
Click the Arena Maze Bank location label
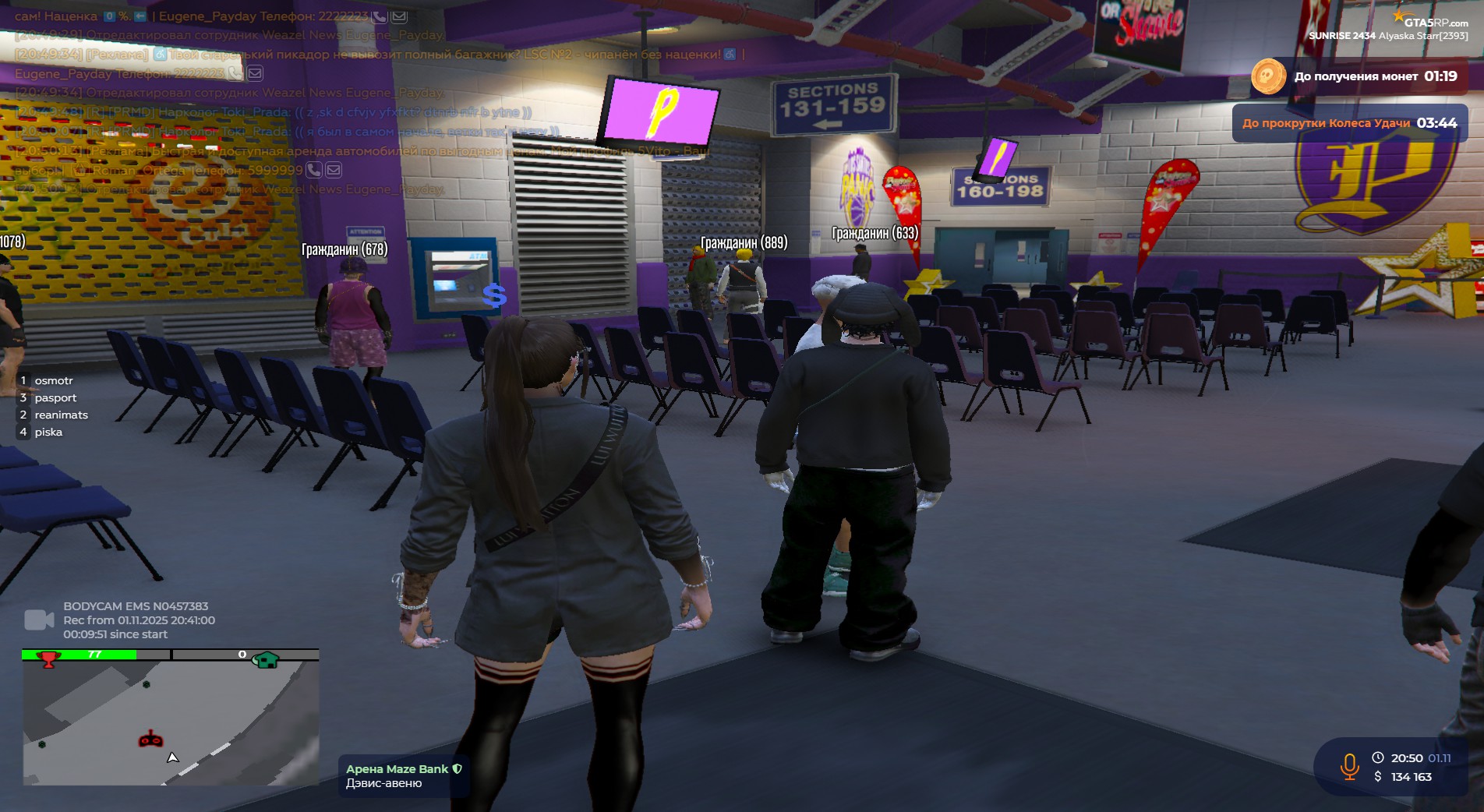point(397,769)
